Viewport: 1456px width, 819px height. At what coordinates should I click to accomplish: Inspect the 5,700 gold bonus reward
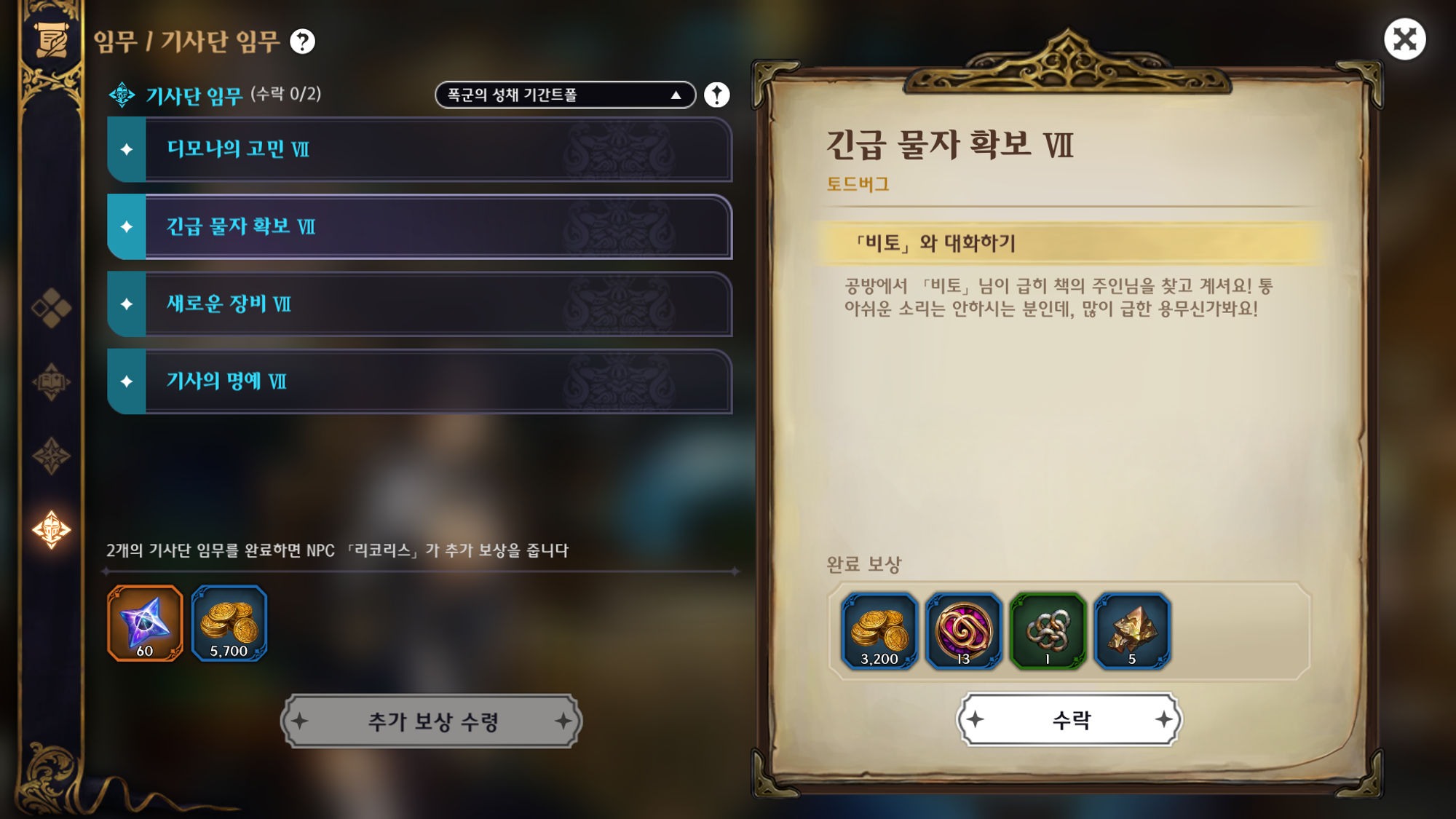229,623
